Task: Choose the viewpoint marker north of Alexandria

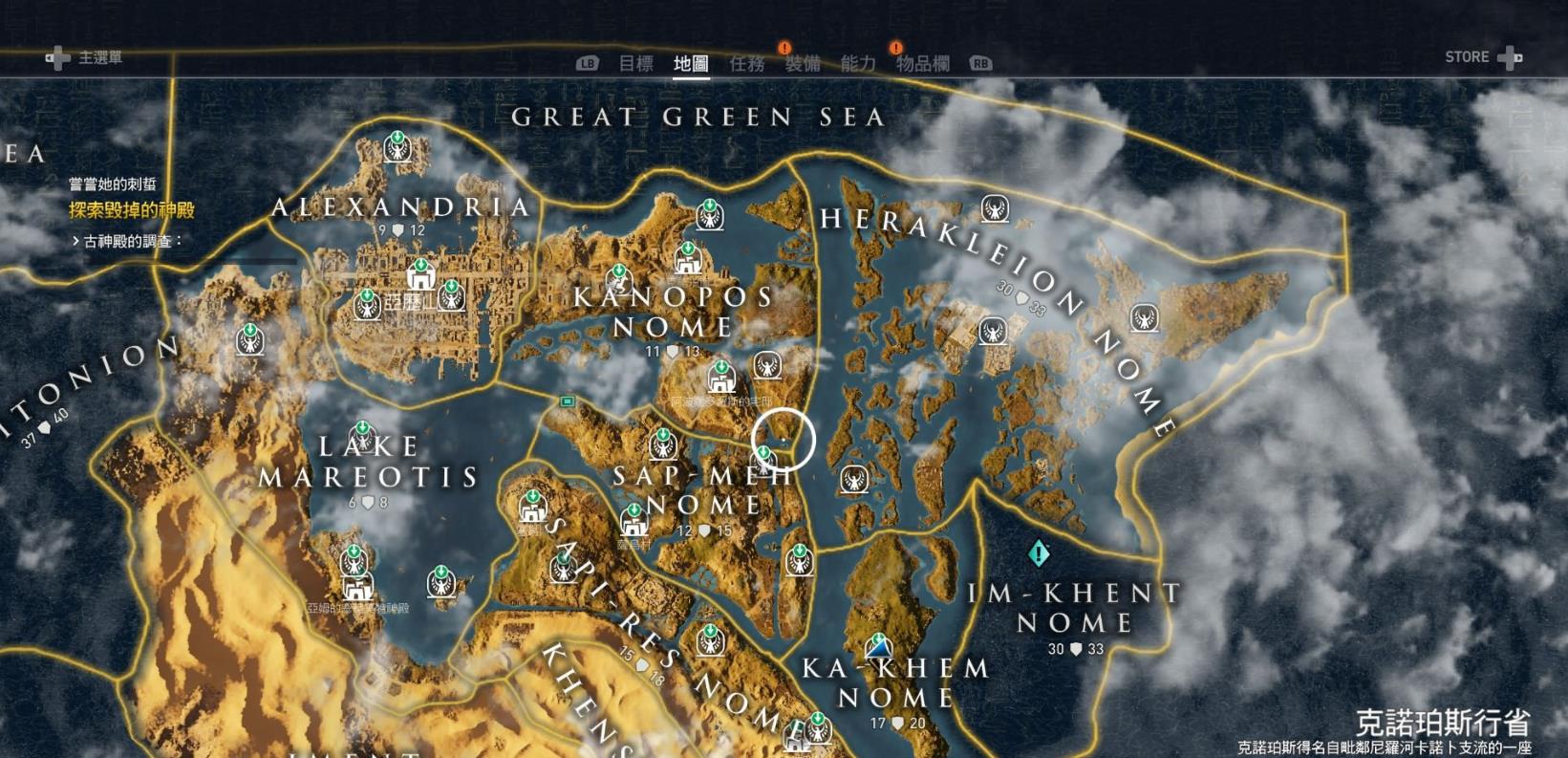Action: point(397,146)
